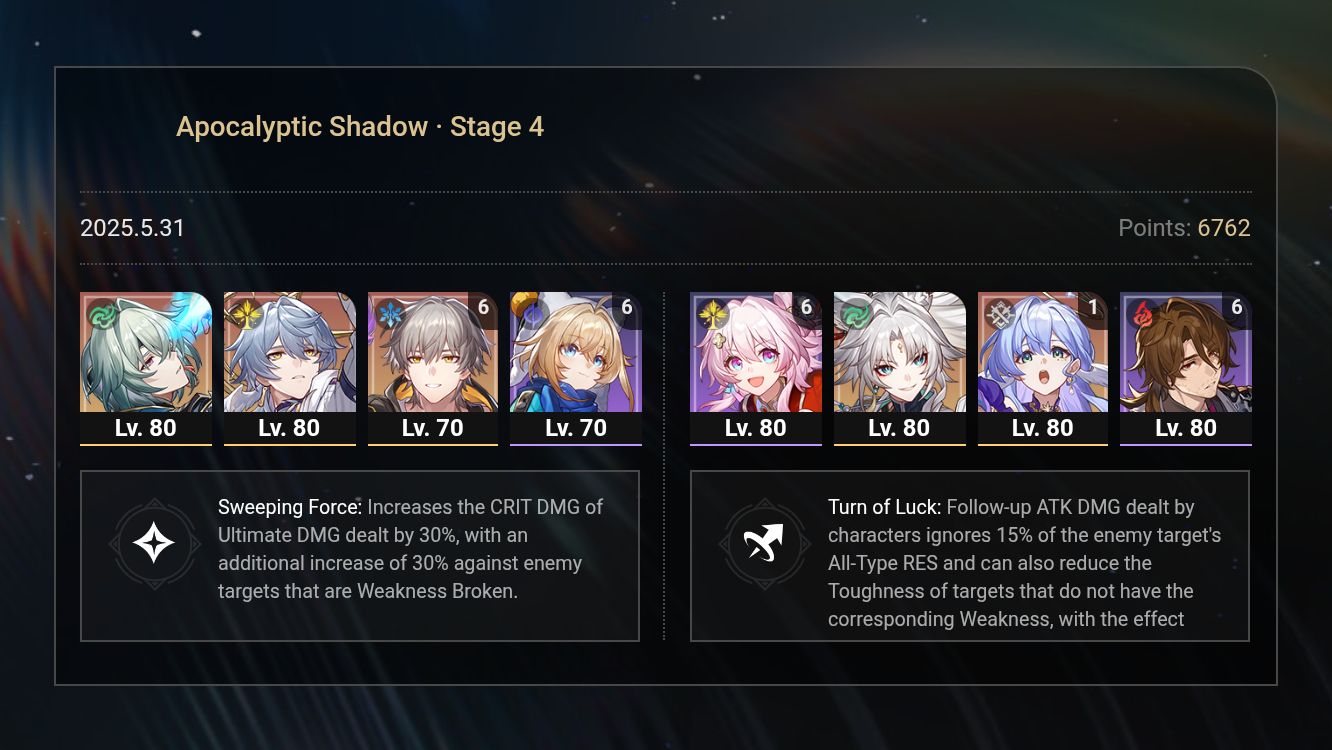Click the Sweeping Force buff icon

click(154, 544)
